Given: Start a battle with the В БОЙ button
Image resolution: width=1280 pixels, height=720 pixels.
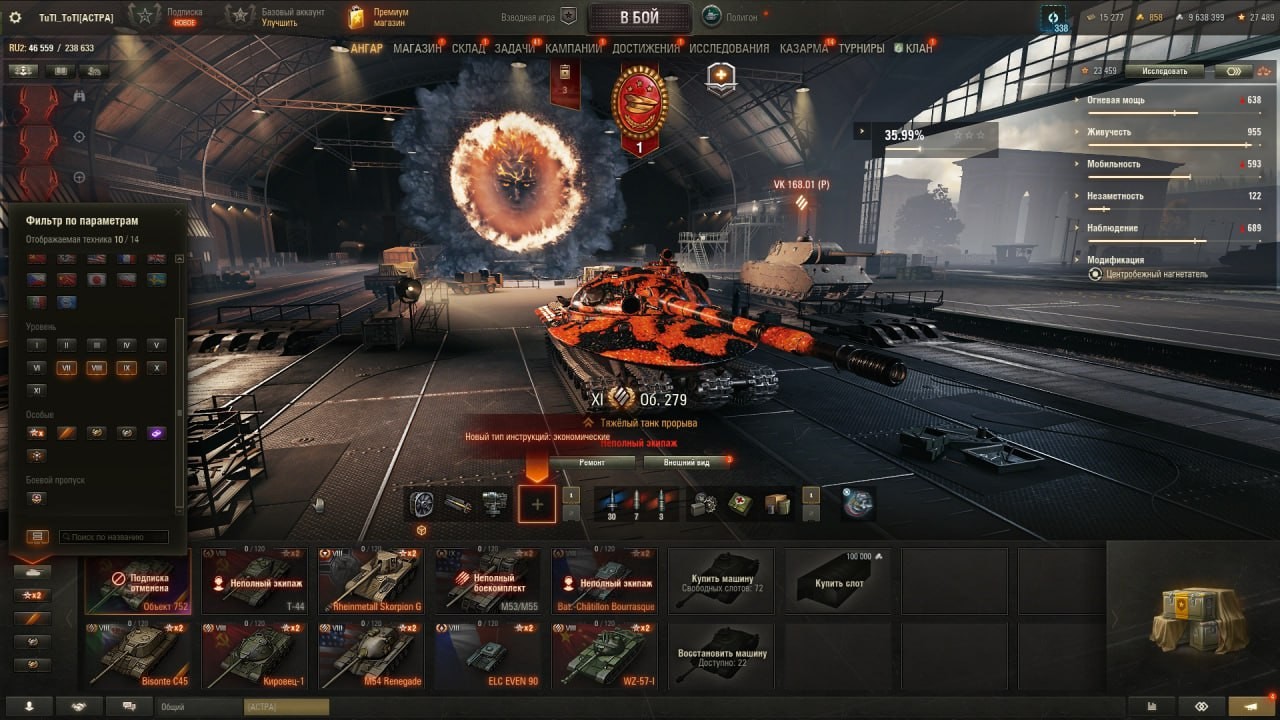Looking at the screenshot, I should (639, 17).
